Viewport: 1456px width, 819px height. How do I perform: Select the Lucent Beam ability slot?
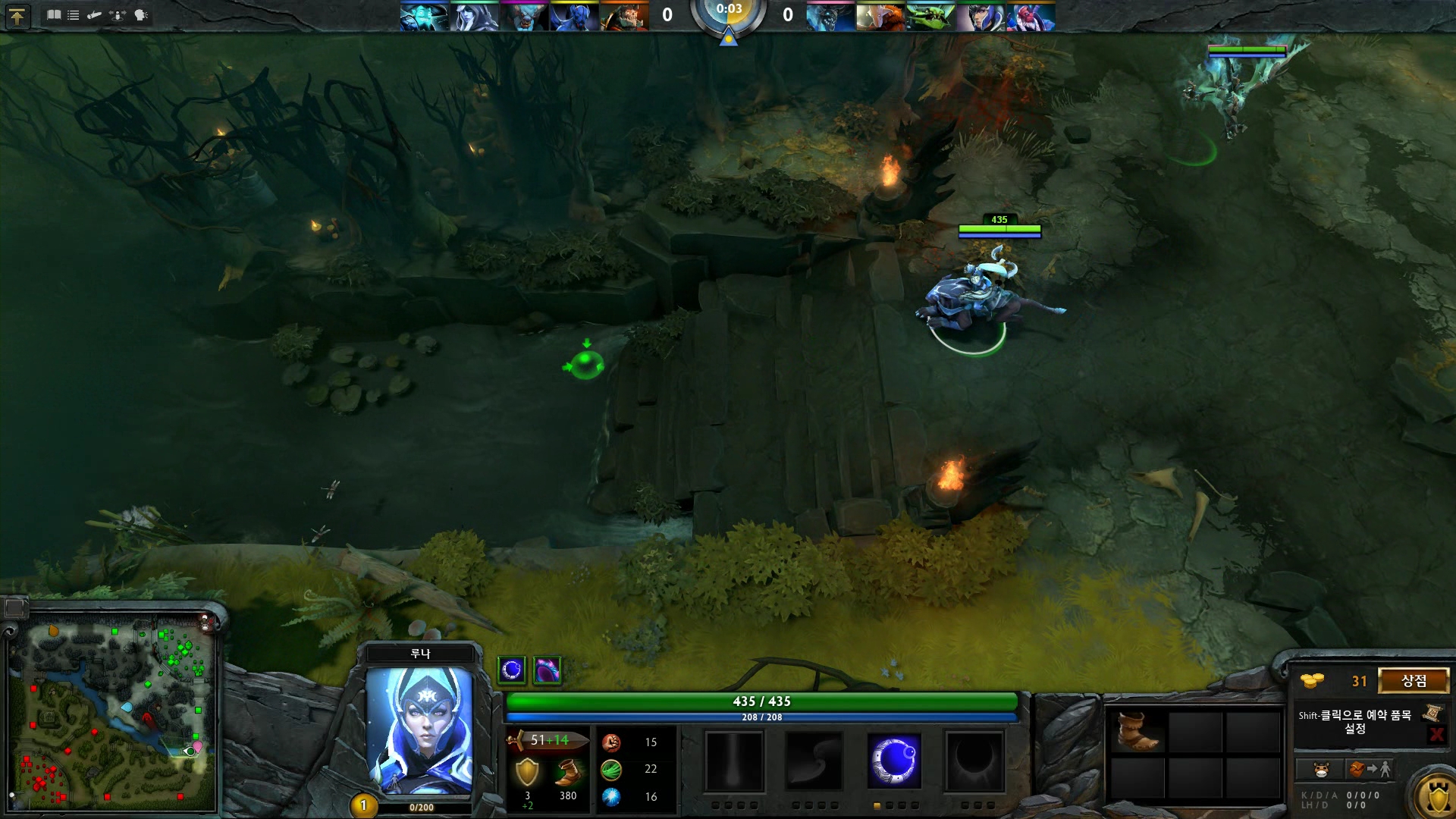click(x=733, y=761)
